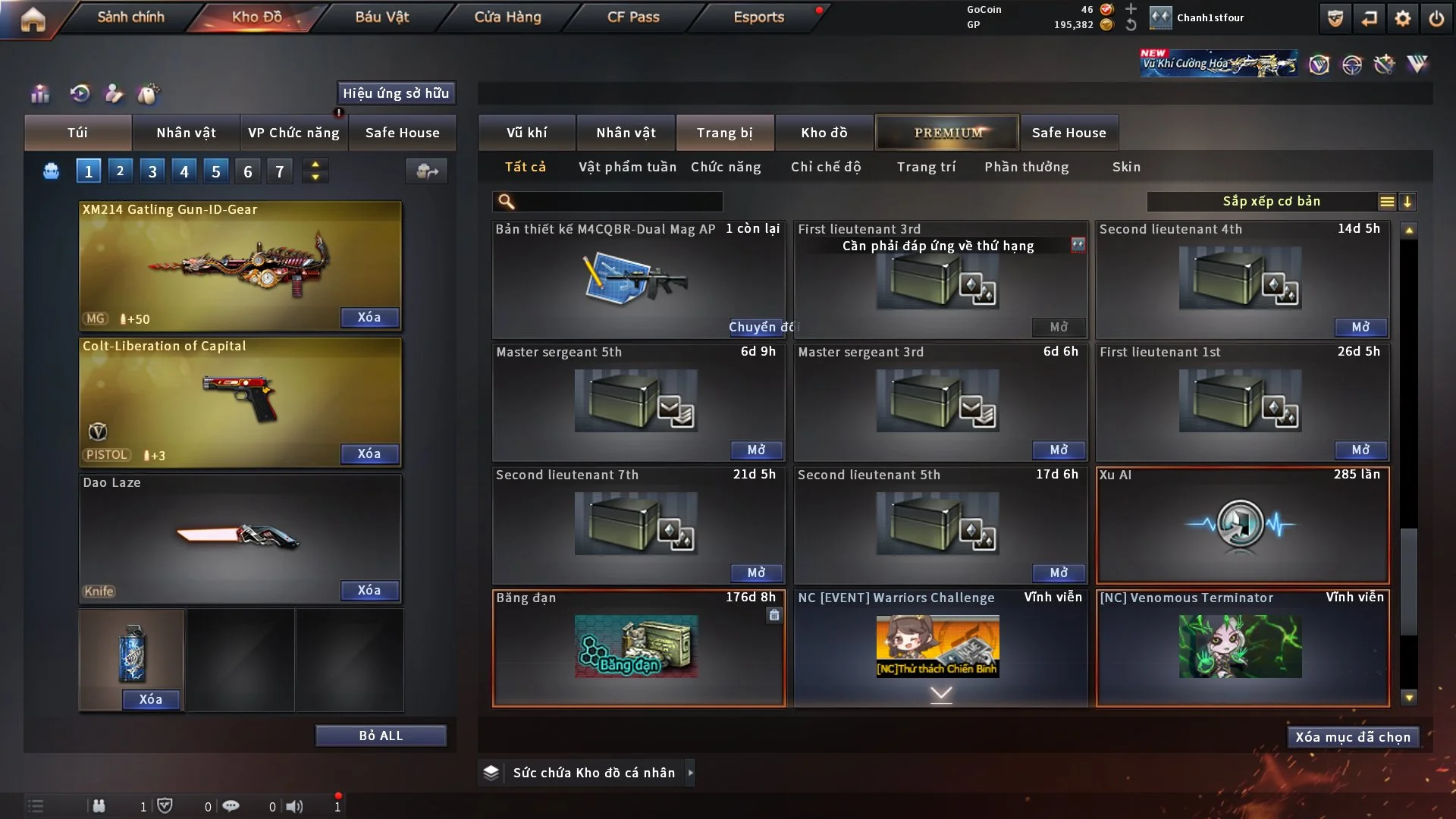Click the Bỏ ALL button
The width and height of the screenshot is (1456, 819).
click(x=381, y=736)
